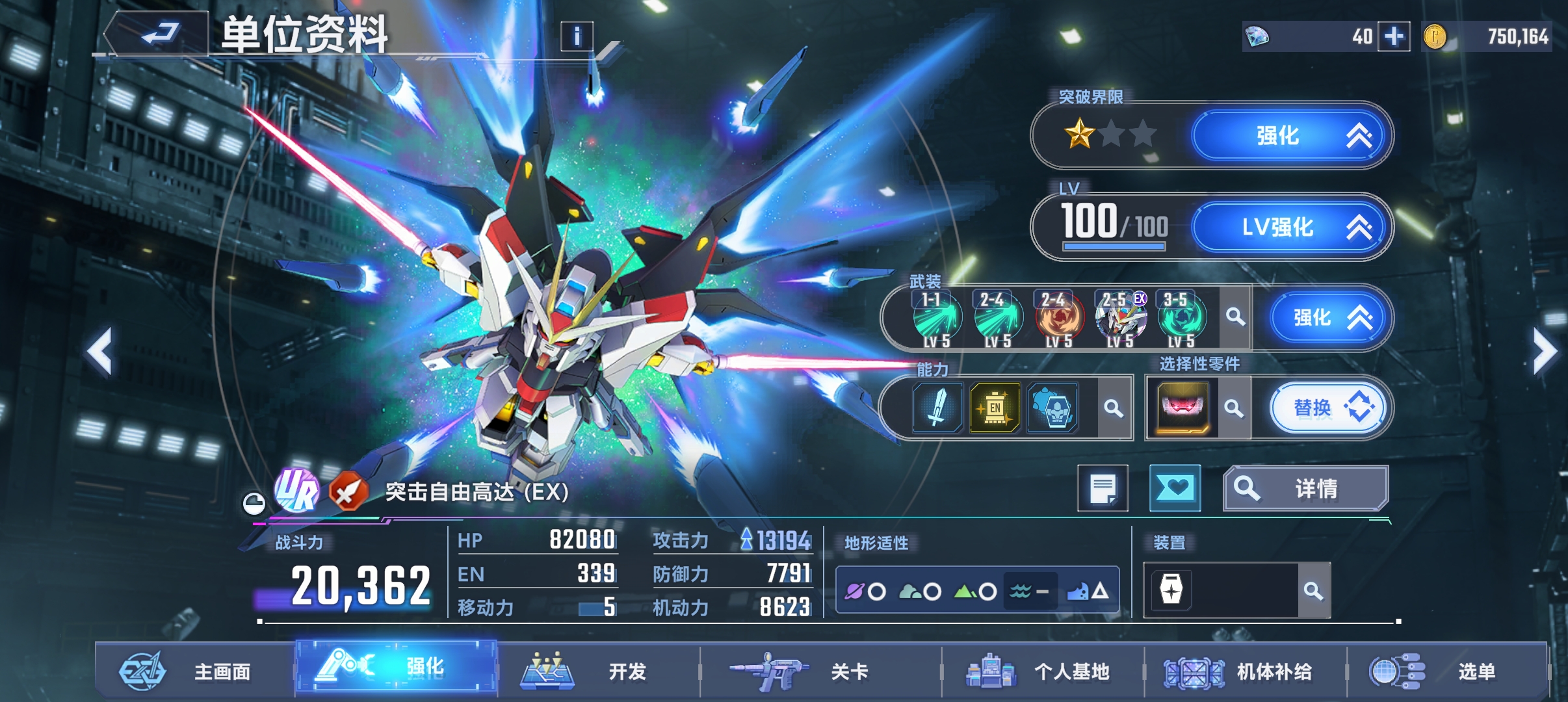The width and height of the screenshot is (1568, 702).
Task: Open the info icon beside 单位资料
Action: [x=577, y=36]
